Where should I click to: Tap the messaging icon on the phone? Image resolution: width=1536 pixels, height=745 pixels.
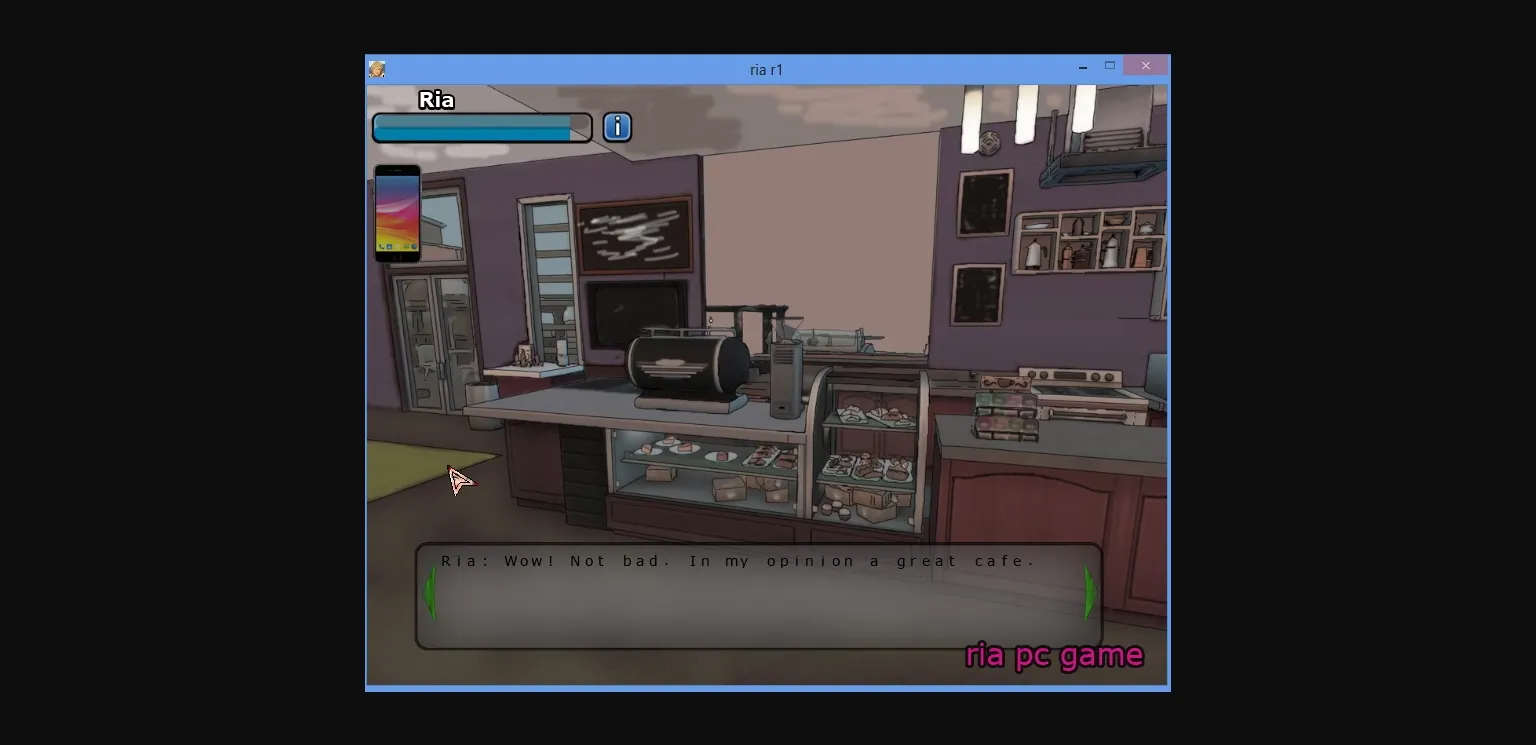406,246
